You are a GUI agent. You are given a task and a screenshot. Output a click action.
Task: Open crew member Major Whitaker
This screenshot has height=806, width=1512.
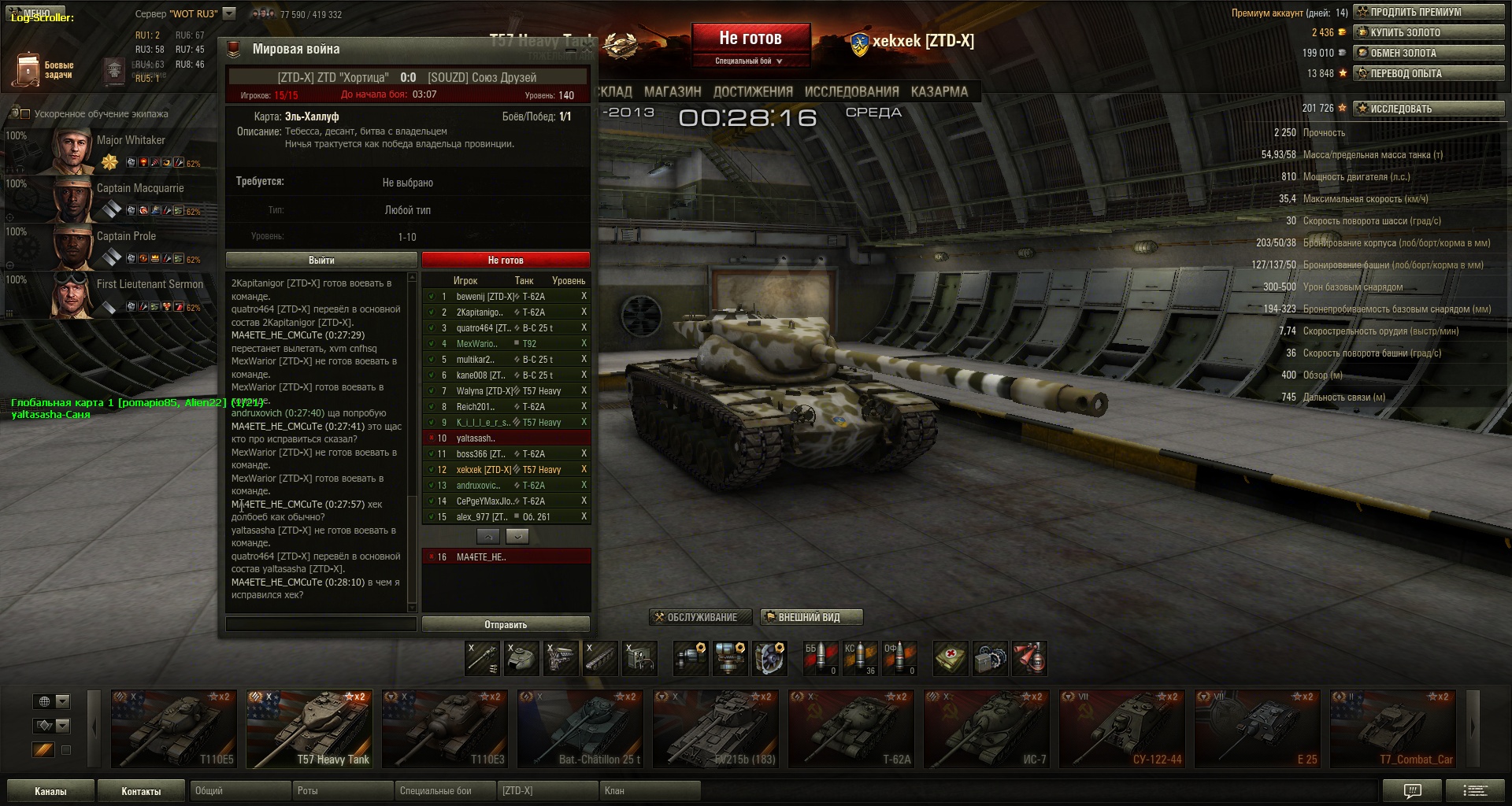(110, 150)
